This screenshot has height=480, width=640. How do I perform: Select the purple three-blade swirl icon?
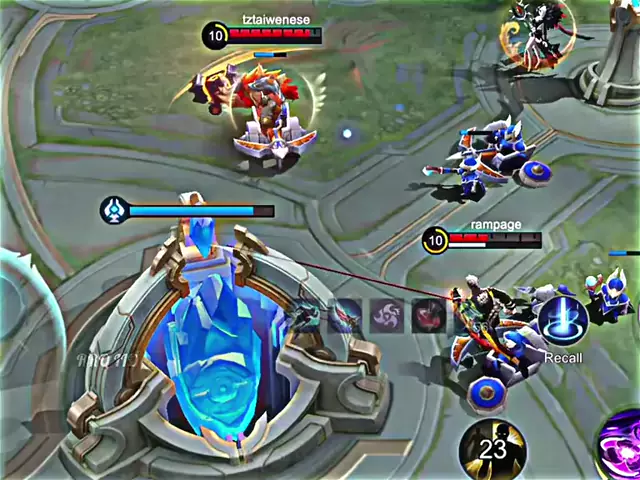(x=387, y=316)
